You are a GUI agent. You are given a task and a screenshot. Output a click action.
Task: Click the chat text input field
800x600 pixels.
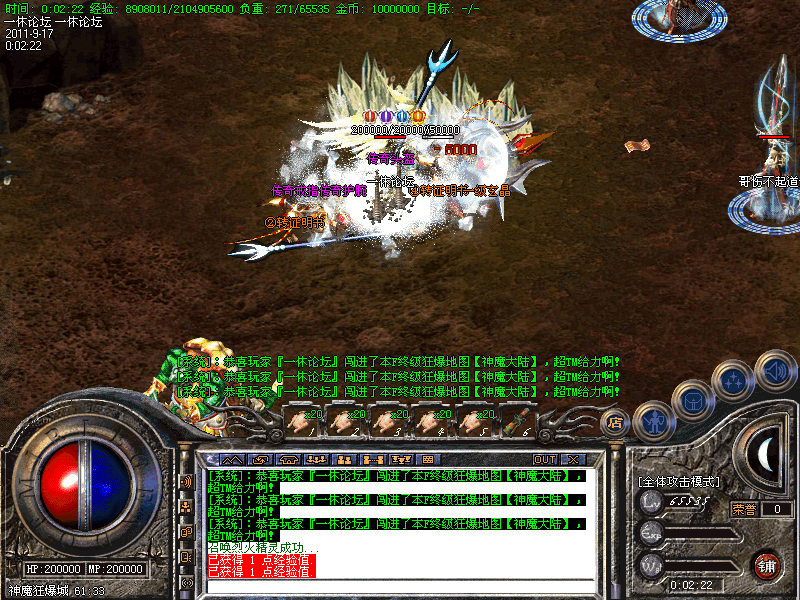pos(400,585)
